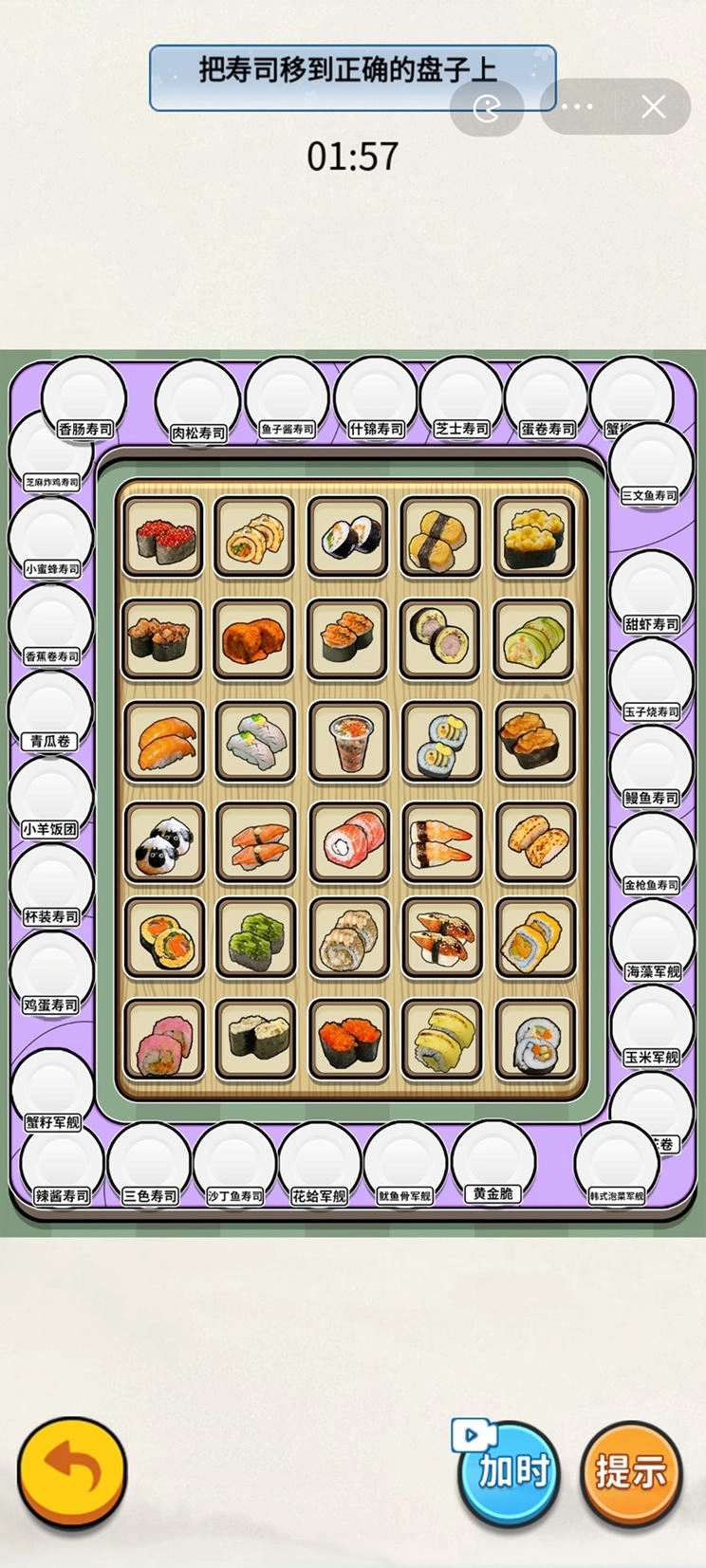
Task: Tap the blue 加时 add-time button
Action: (510, 1470)
